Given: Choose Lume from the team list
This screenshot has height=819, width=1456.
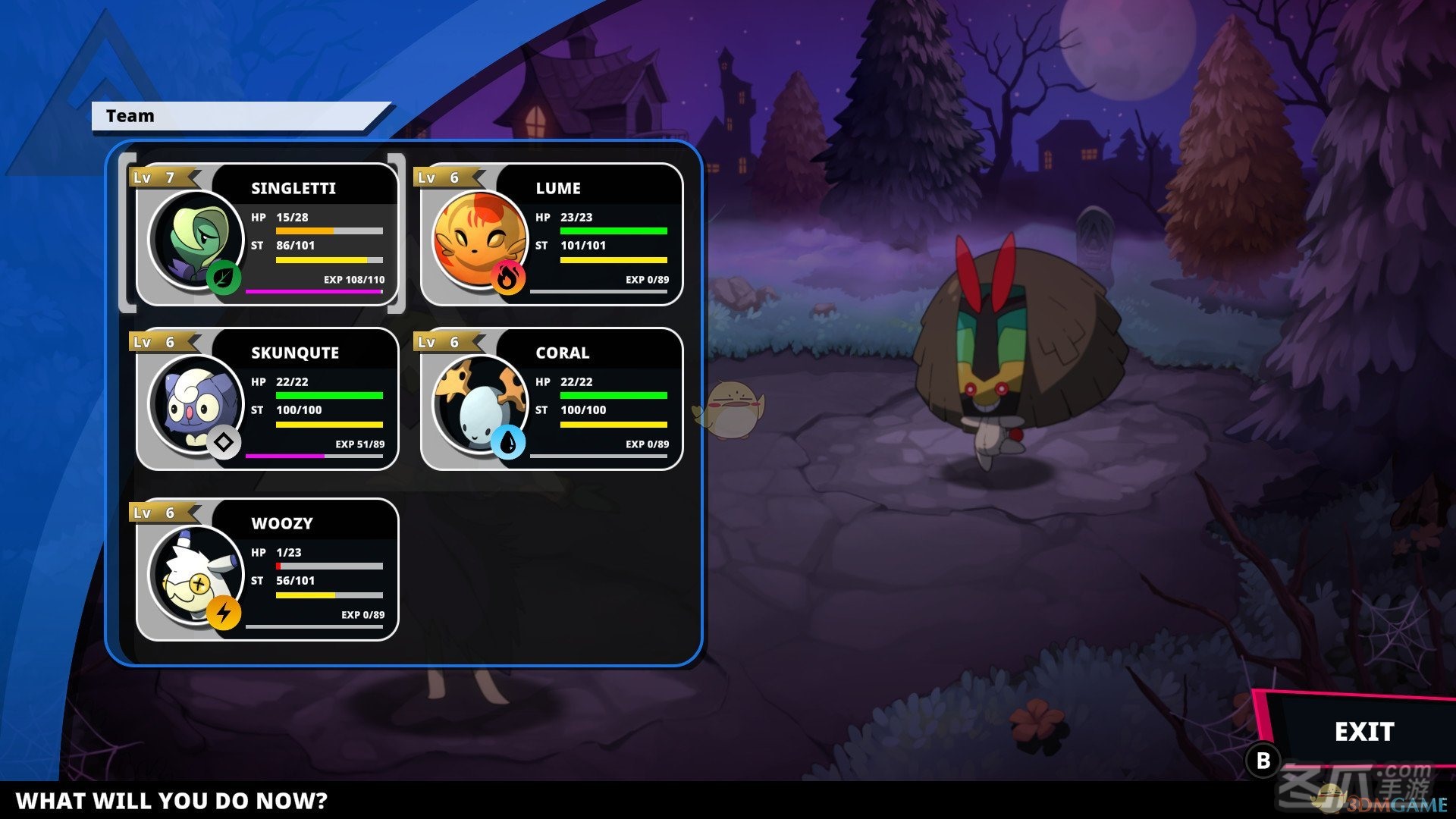Looking at the screenshot, I should [x=551, y=235].
